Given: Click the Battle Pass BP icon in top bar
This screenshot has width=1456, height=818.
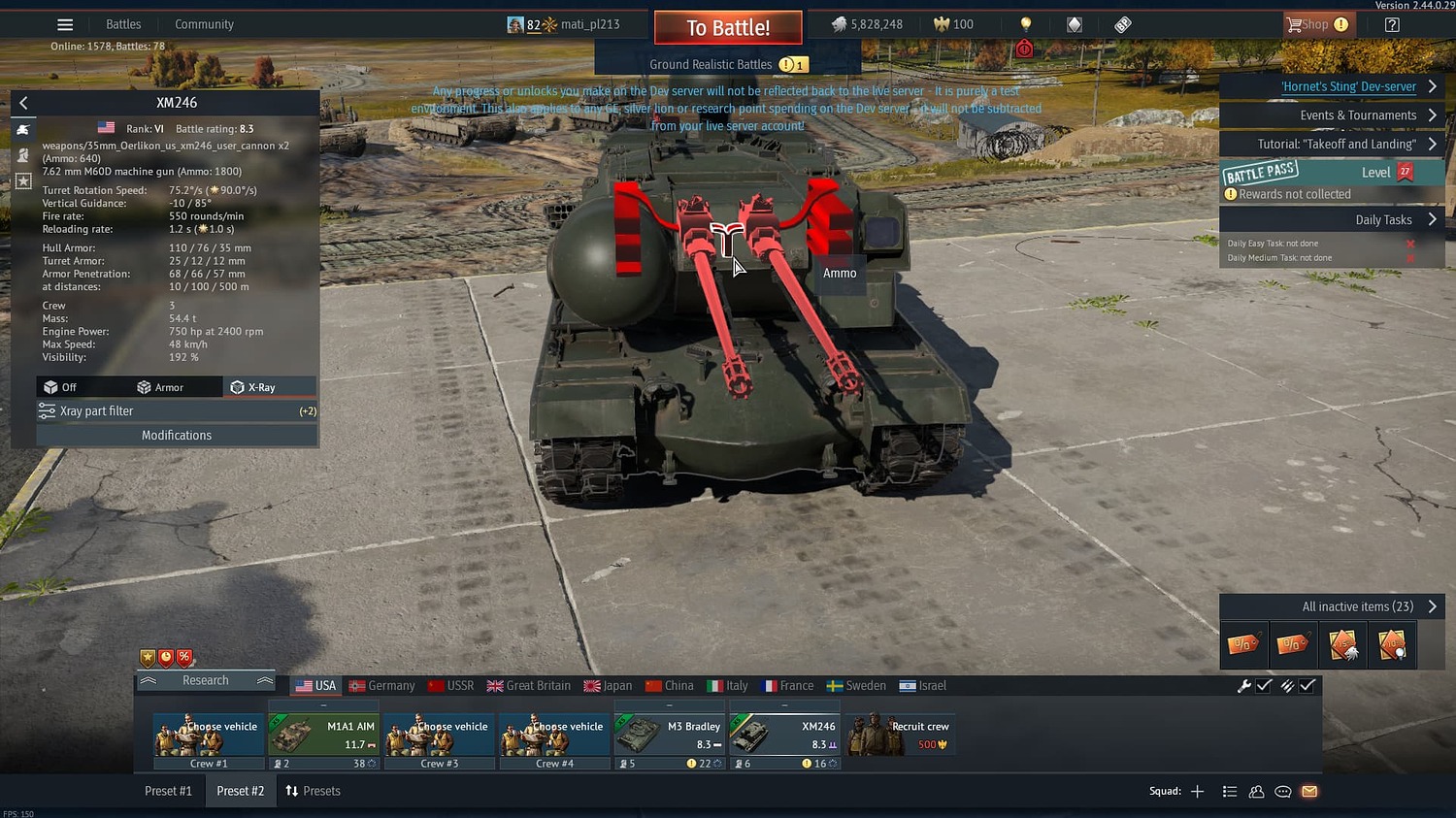Looking at the screenshot, I should (x=1121, y=23).
